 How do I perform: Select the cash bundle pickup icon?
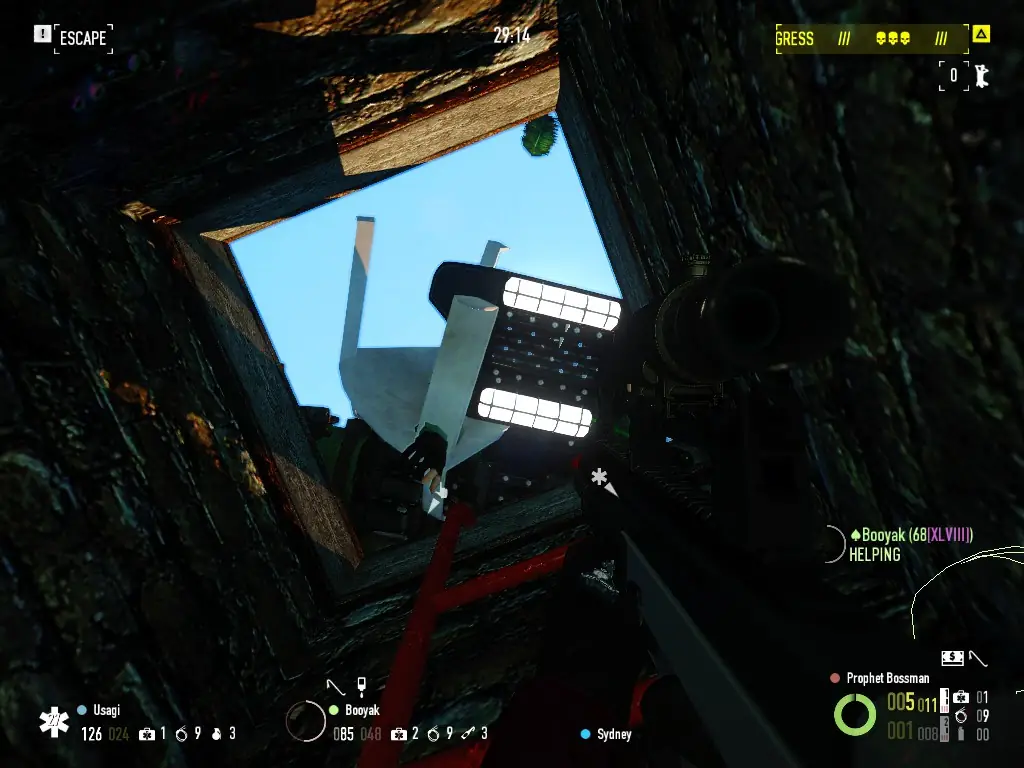[x=952, y=657]
